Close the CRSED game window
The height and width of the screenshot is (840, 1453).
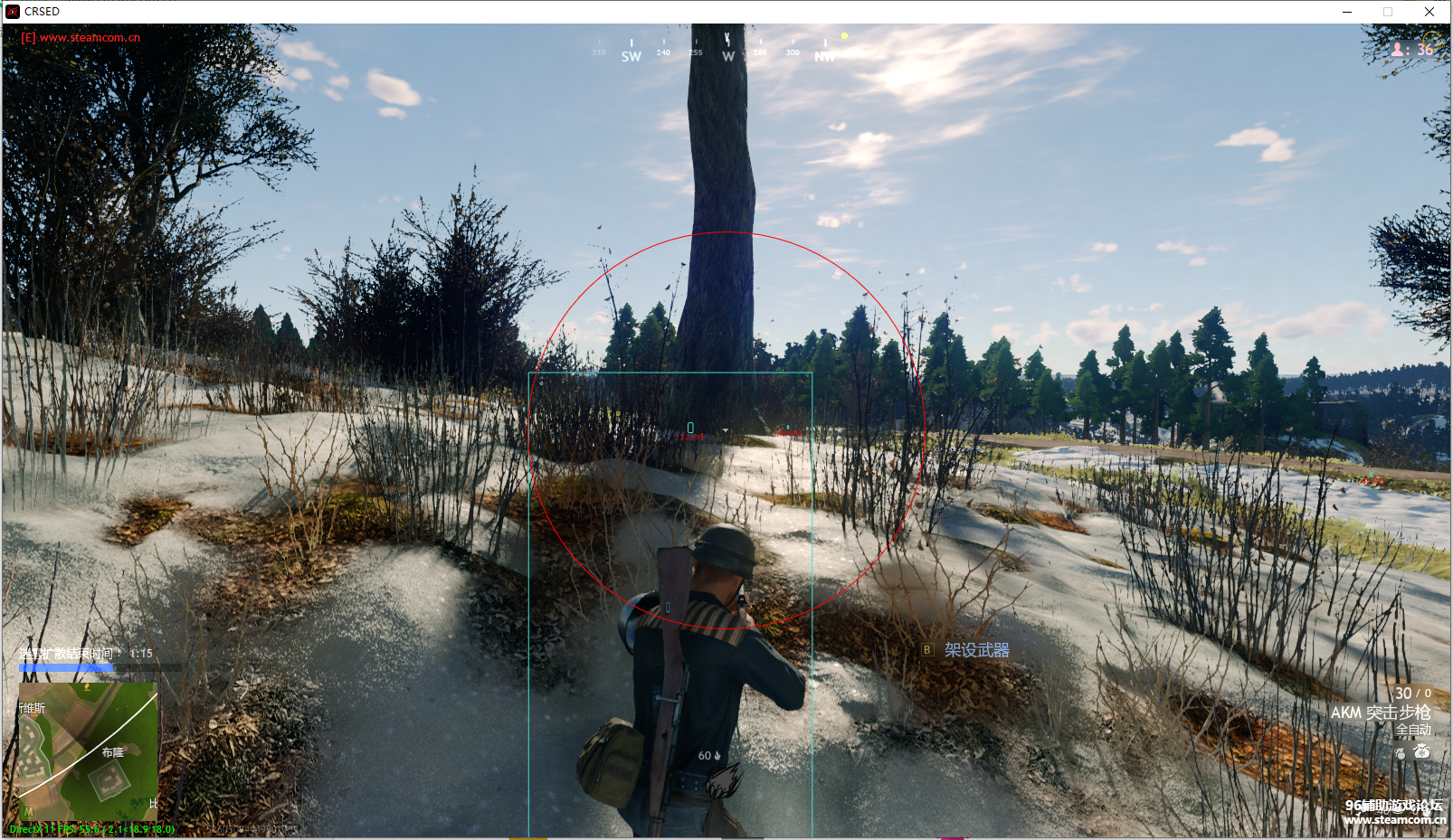coord(1429,12)
